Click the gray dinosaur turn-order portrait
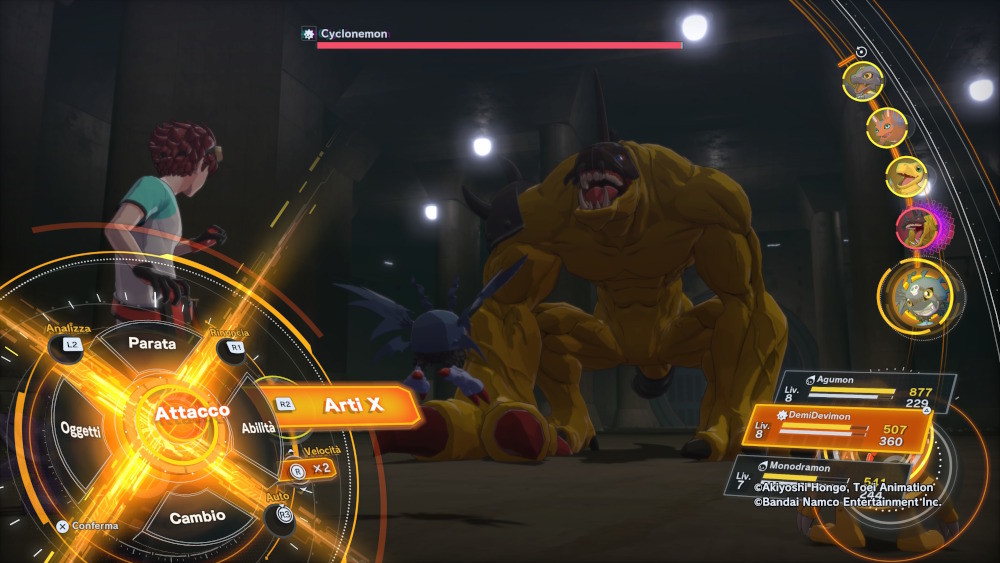The width and height of the screenshot is (1000, 563). [862, 81]
